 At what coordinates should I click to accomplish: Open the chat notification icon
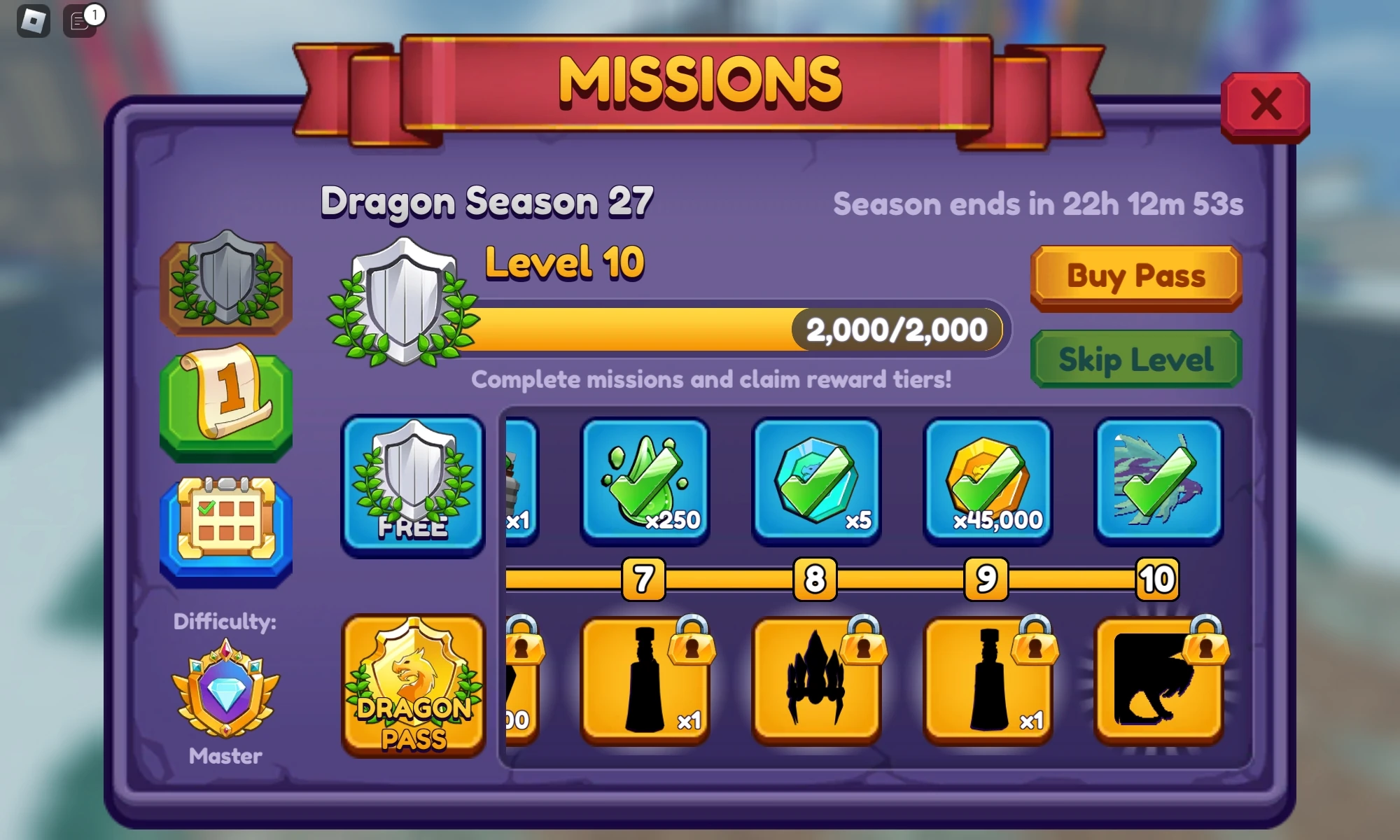79,21
